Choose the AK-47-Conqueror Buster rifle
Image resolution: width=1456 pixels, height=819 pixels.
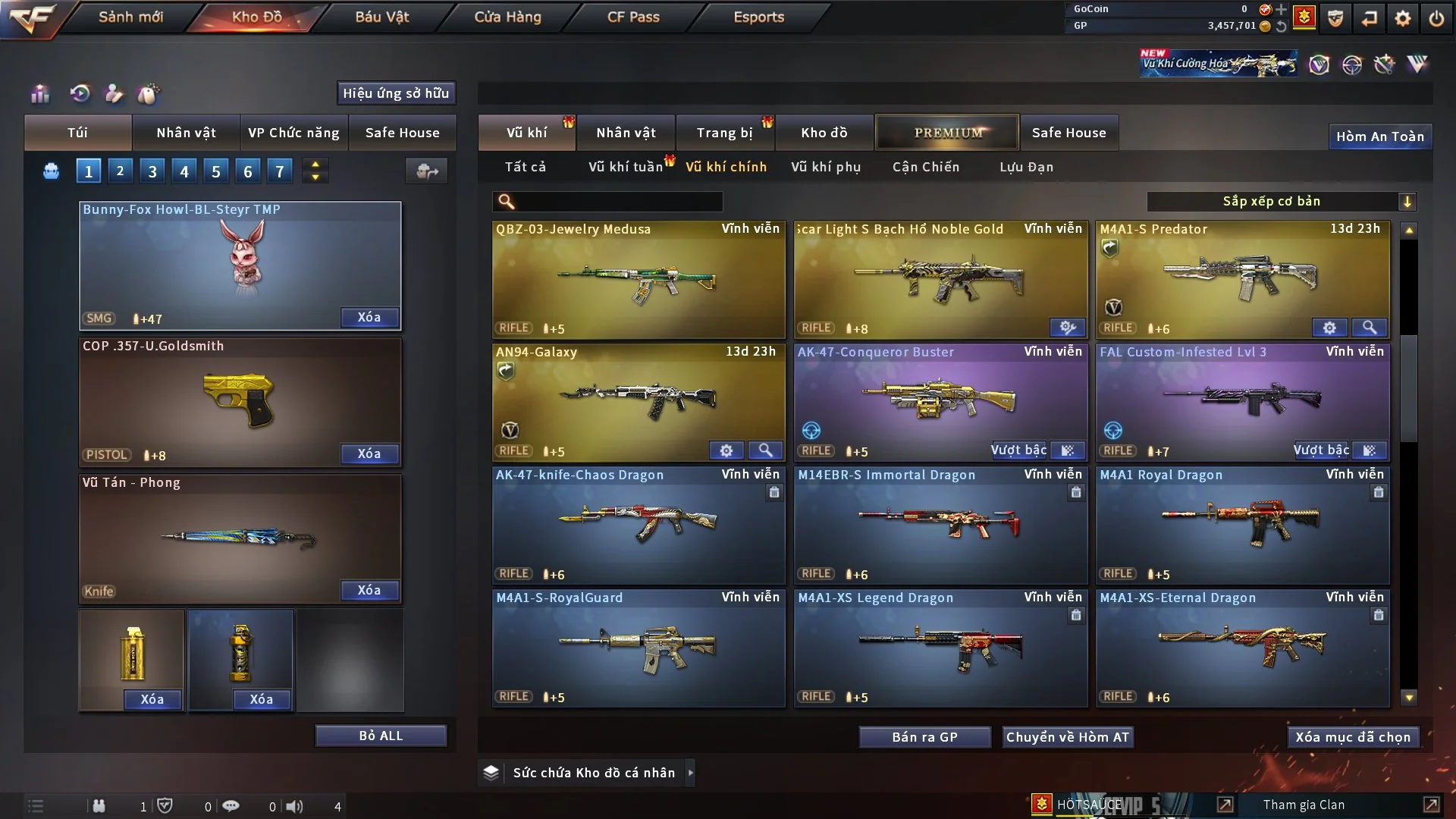coord(940,402)
